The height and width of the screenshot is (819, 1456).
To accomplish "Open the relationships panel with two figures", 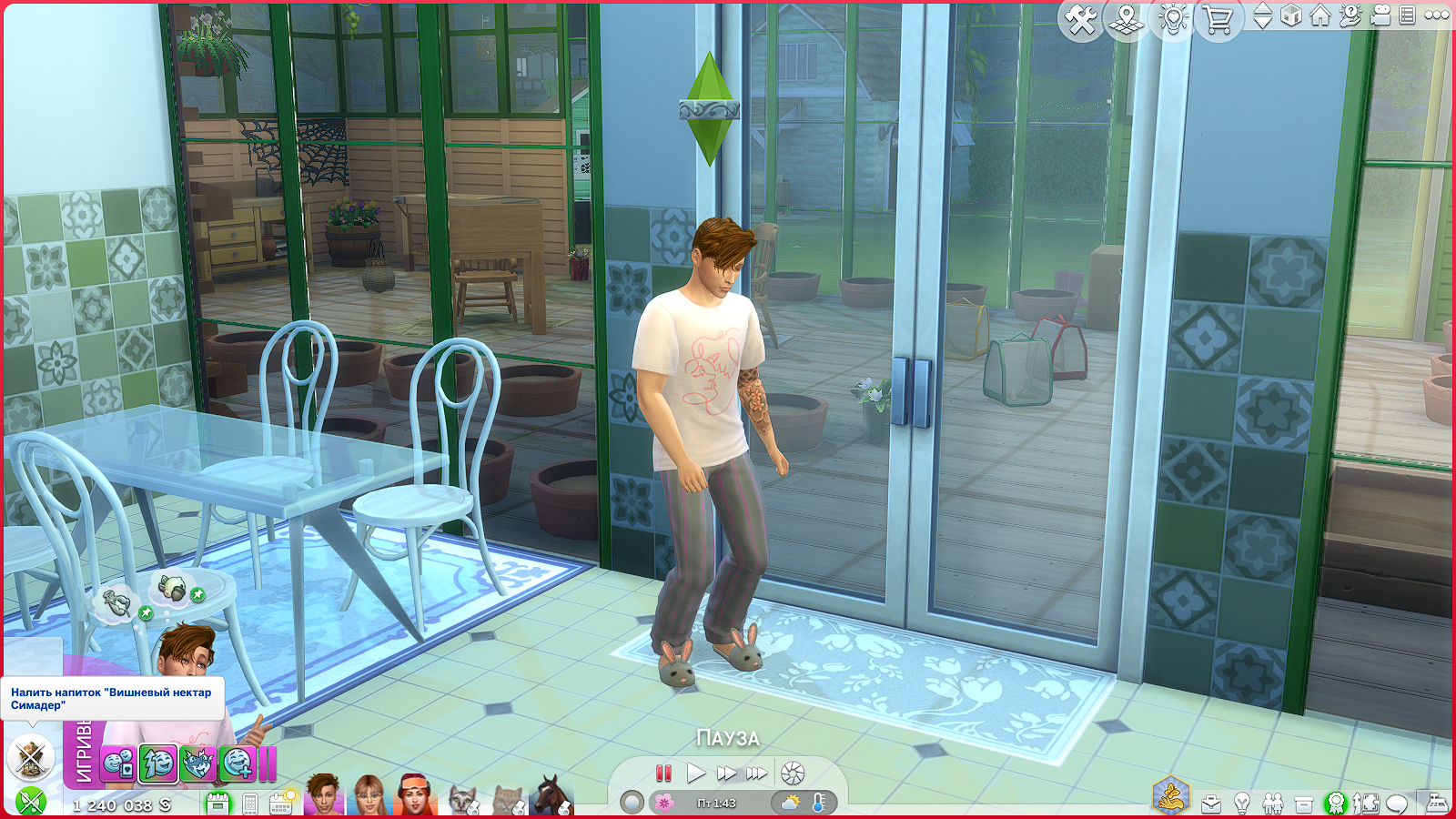I will 1273,804.
